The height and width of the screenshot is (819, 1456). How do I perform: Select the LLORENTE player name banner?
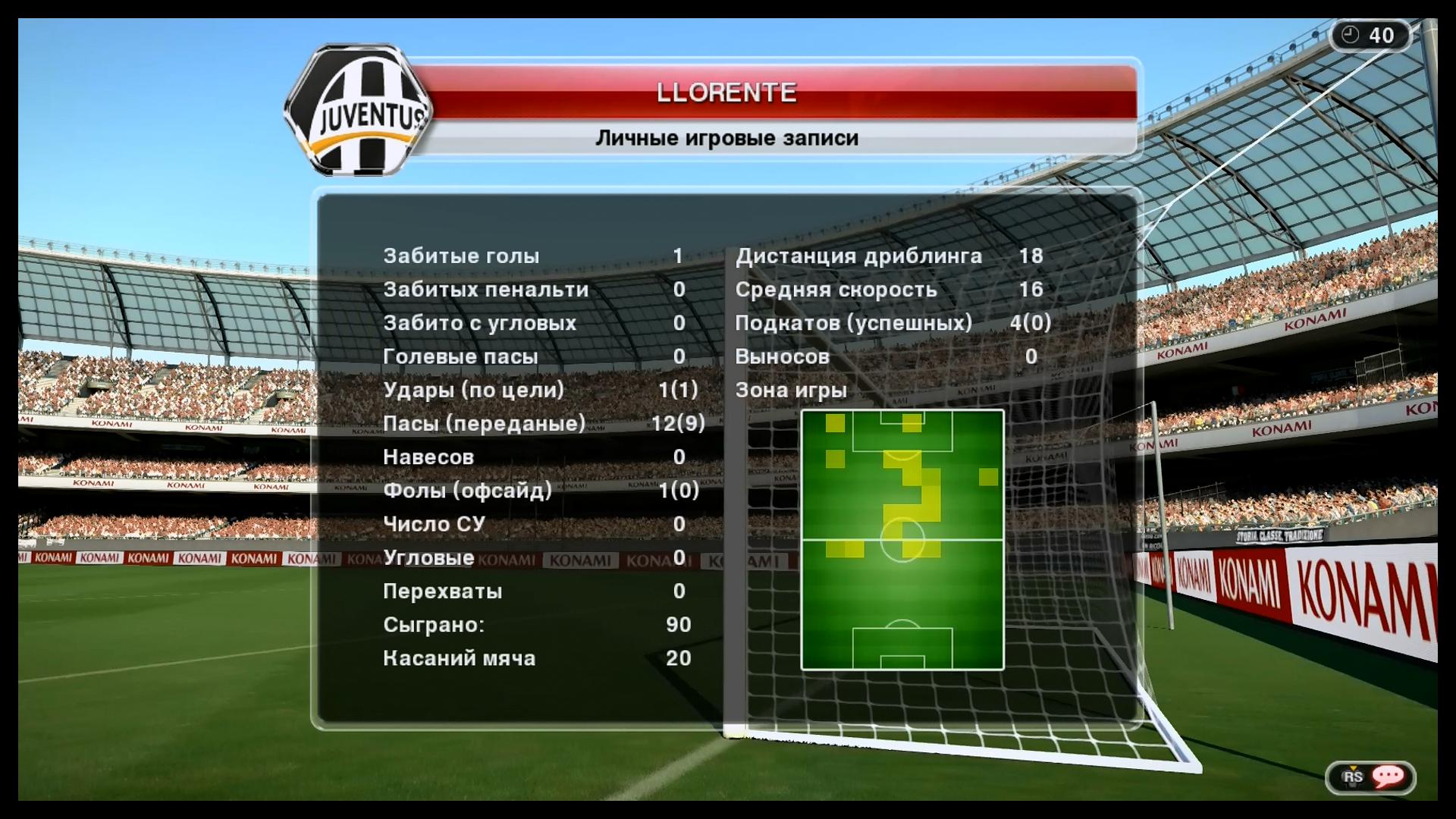click(x=726, y=93)
